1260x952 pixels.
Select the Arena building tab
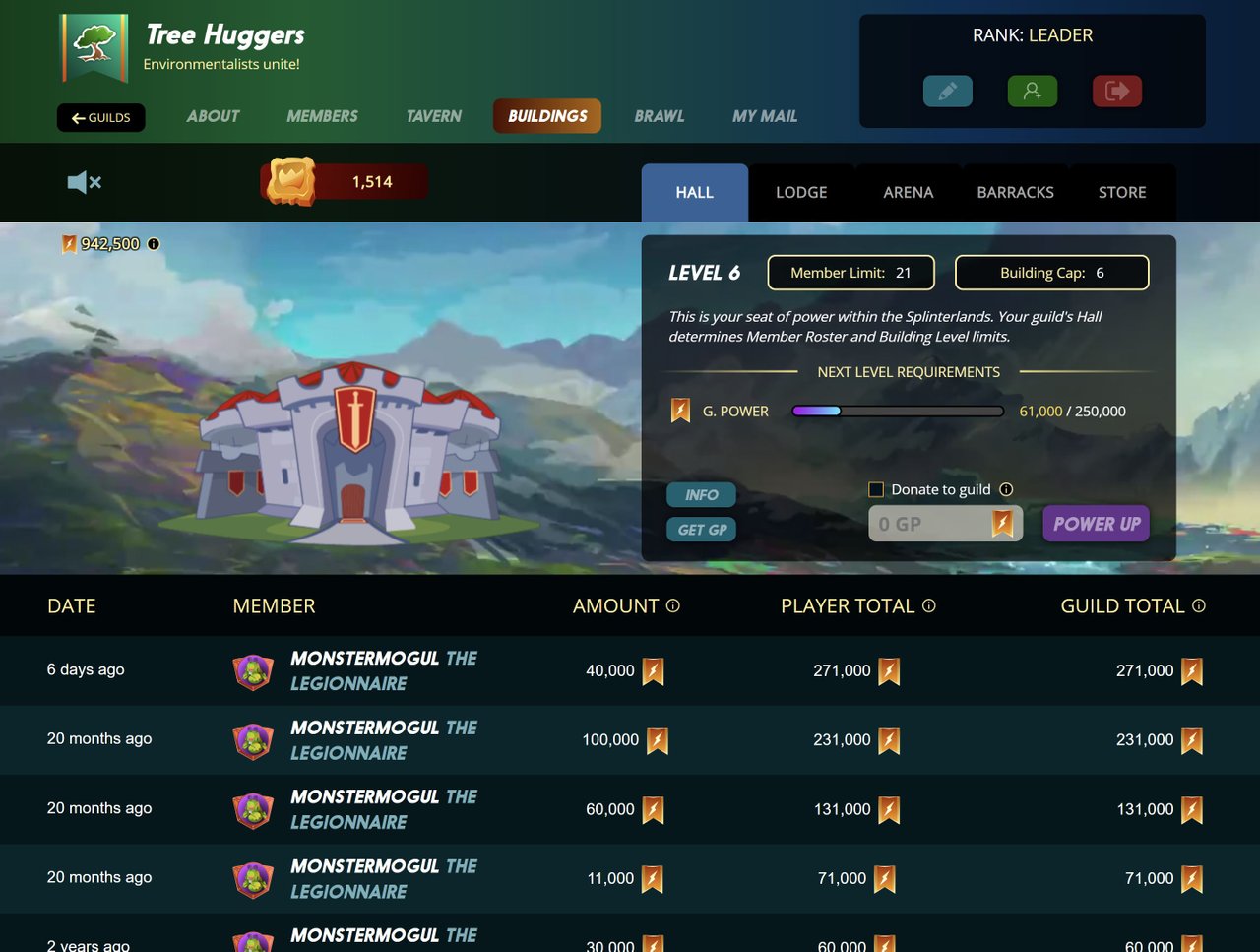908,193
